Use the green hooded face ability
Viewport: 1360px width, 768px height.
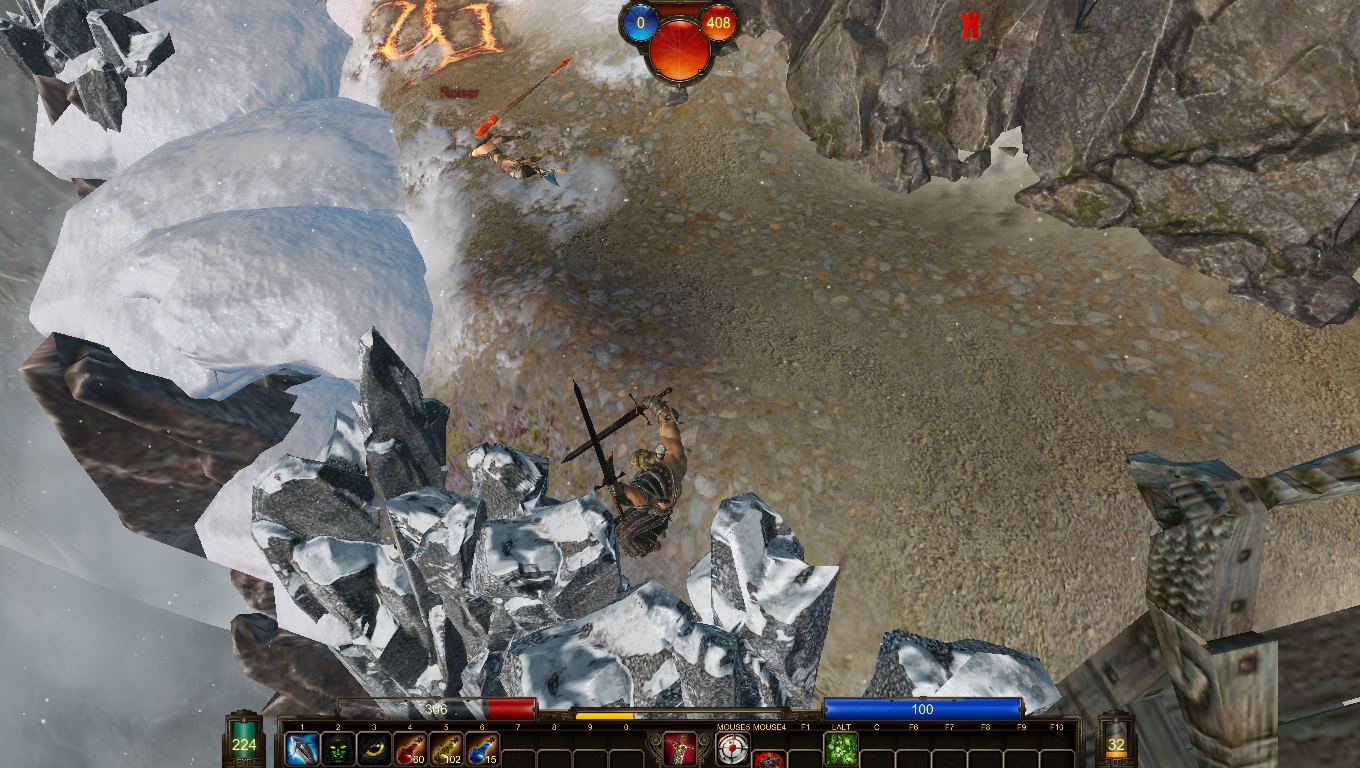(338, 748)
